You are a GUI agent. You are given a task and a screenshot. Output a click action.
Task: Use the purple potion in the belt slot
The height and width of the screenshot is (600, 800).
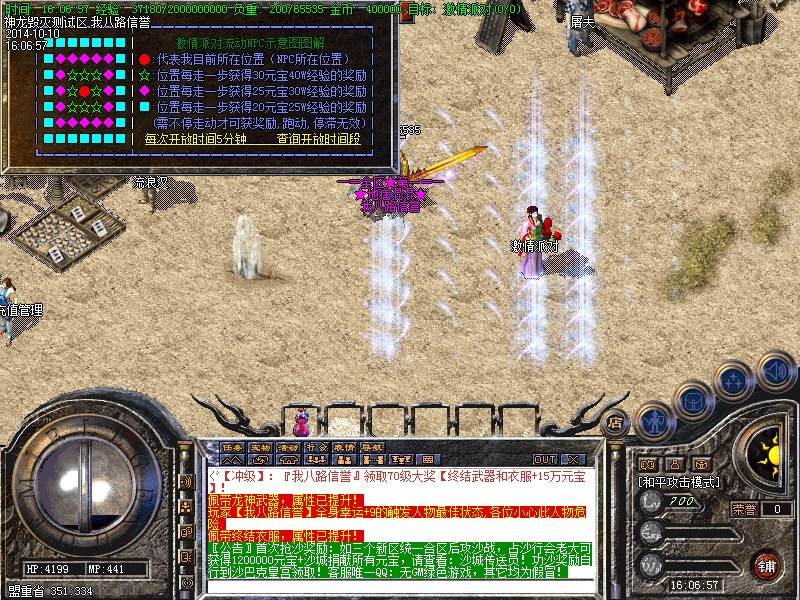301,417
